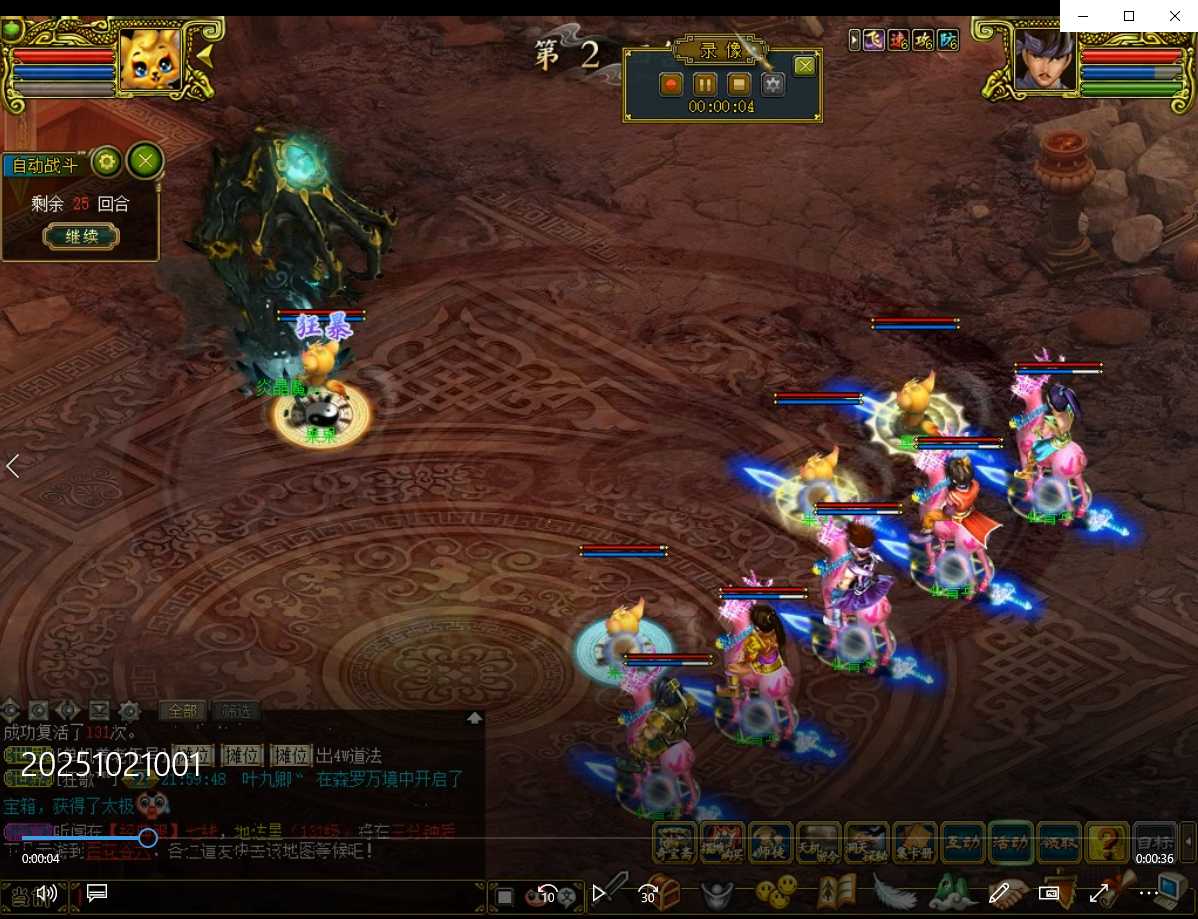
Task: Click the yellow question mark help icon
Action: pos(1107,842)
